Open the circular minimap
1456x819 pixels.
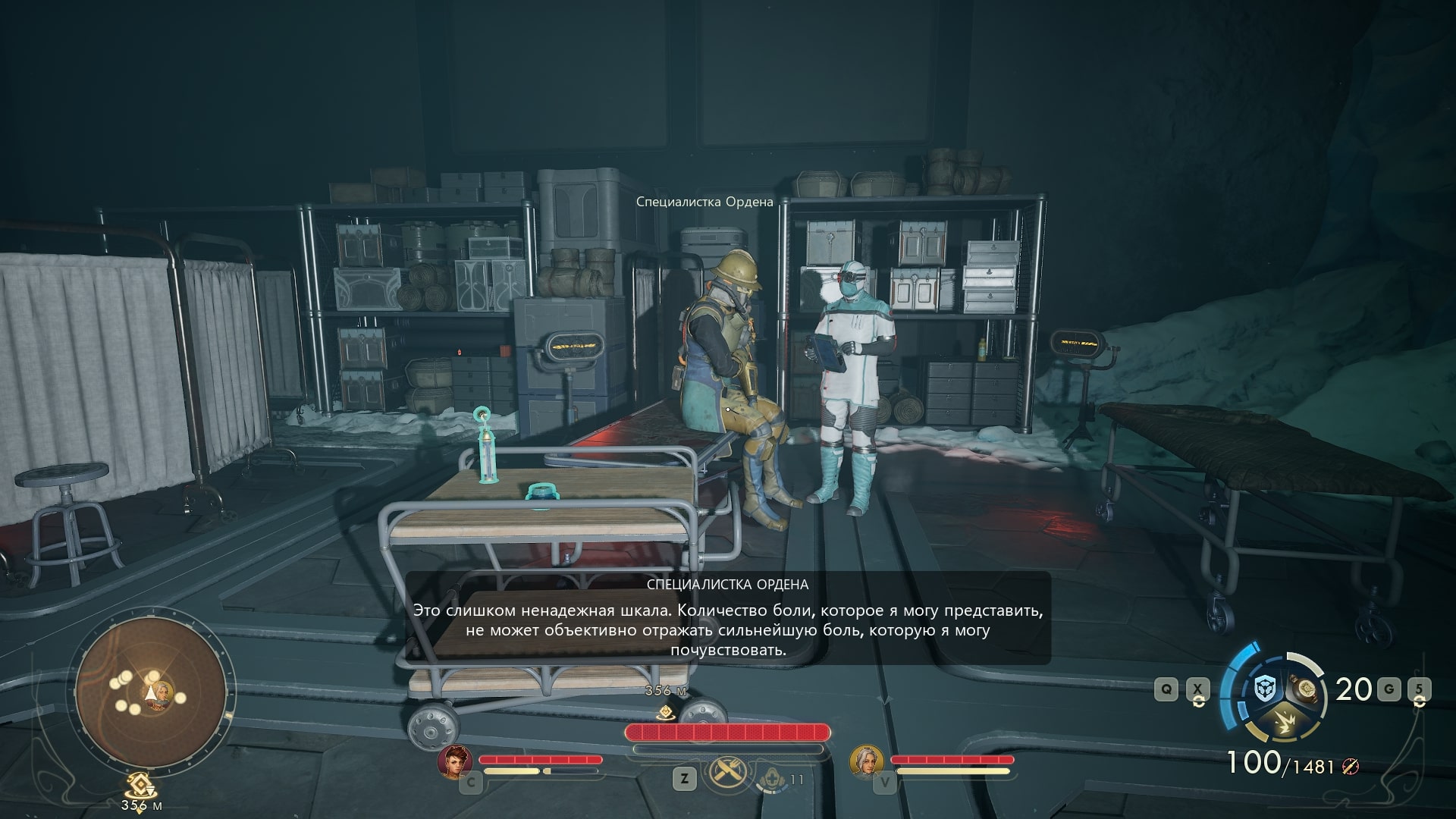click(149, 692)
